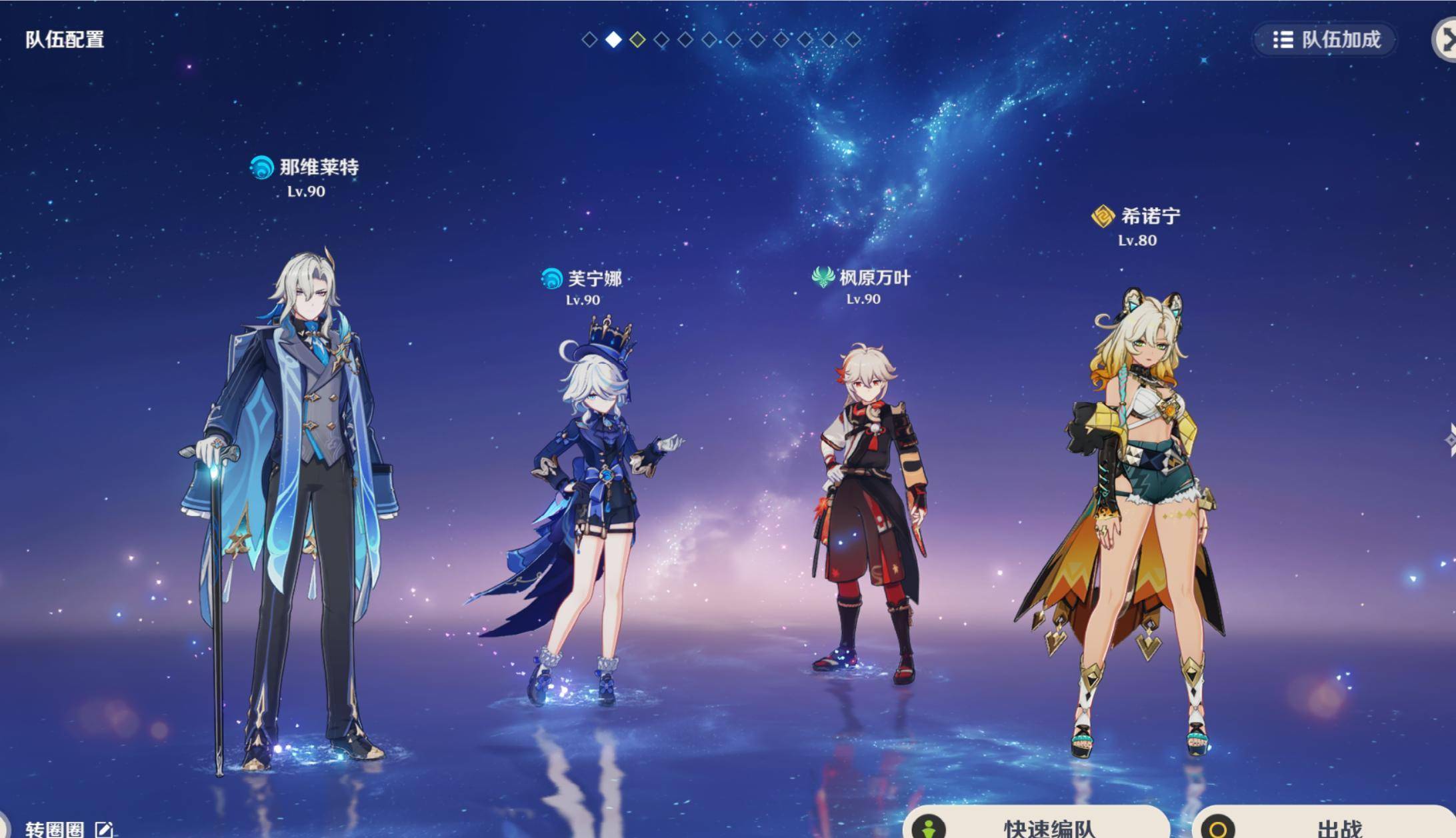Screen dimensions: 1456x838
Task: Confirm the team with 出战 button
Action: tap(1323, 825)
